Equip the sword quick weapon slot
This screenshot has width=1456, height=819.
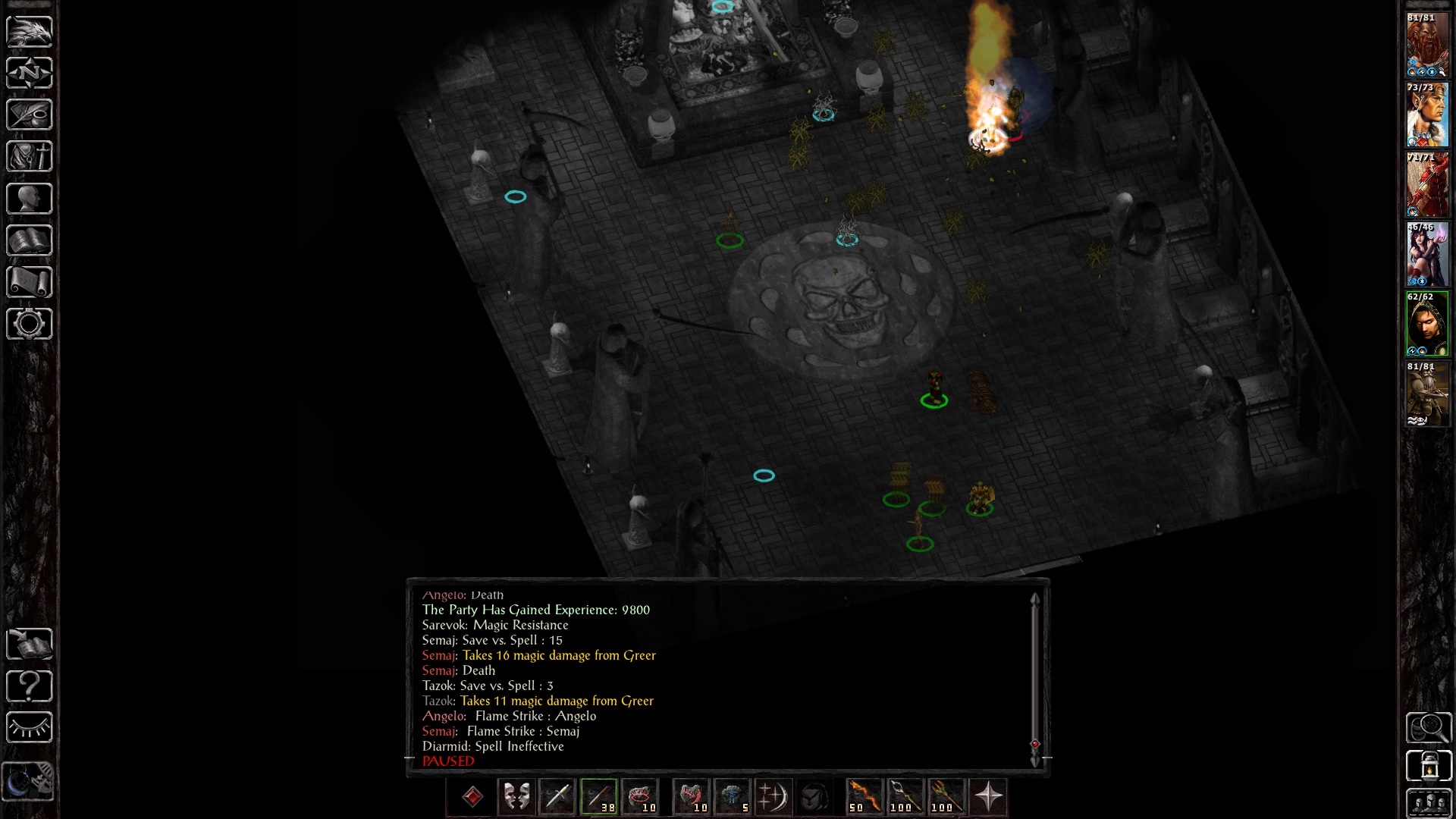pos(557,797)
